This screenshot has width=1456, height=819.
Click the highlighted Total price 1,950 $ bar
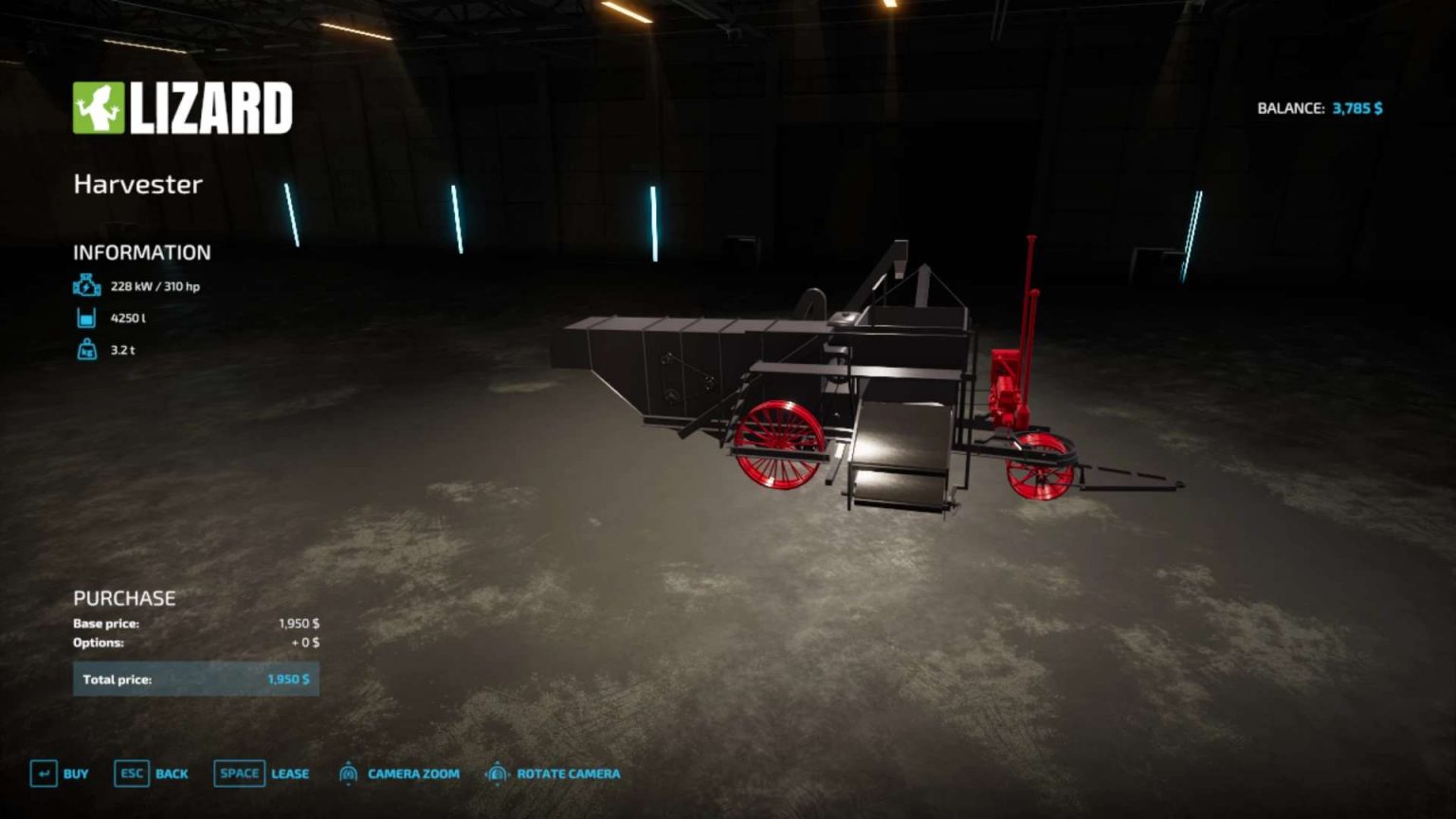click(195, 679)
